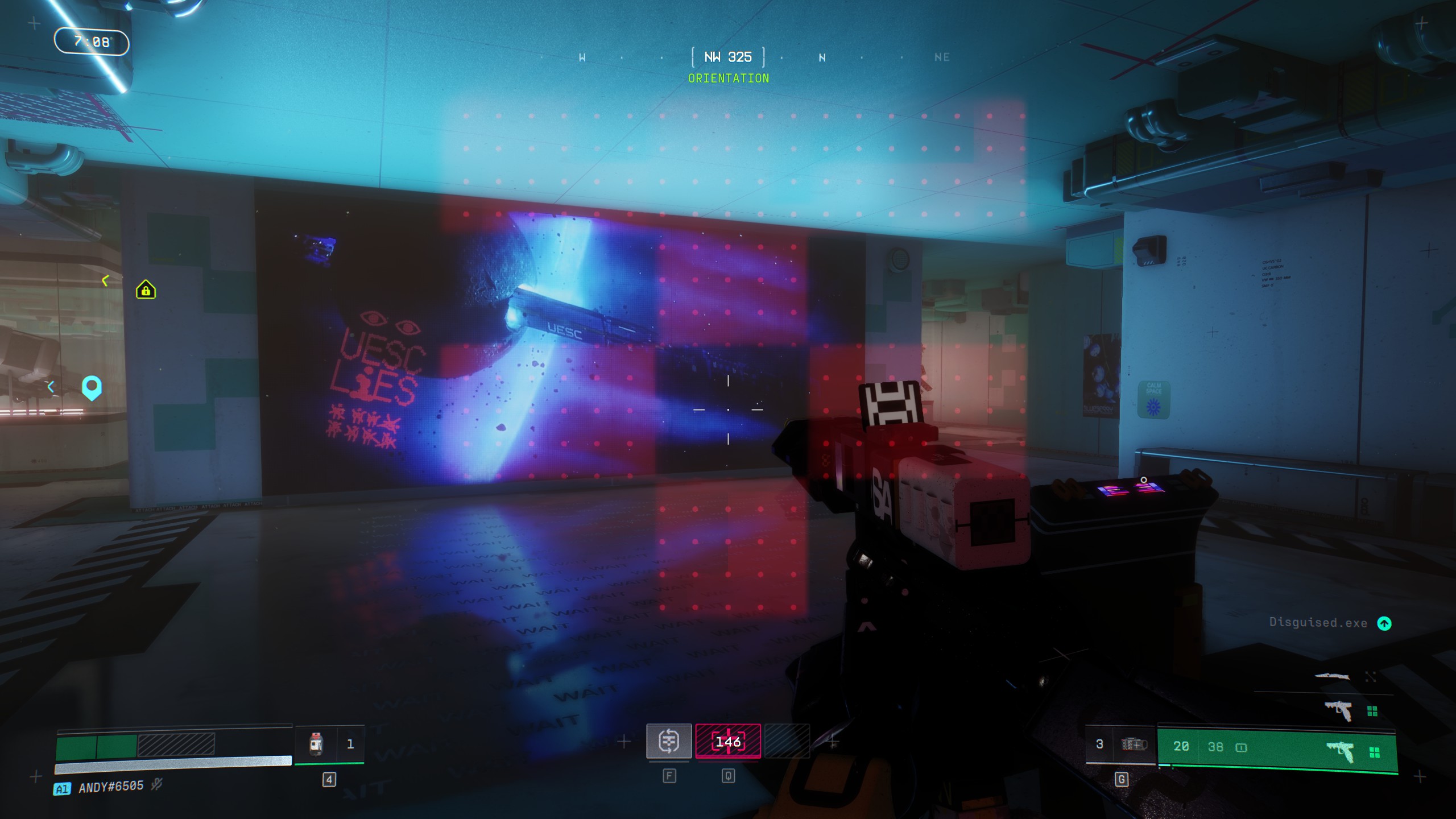Switch to the A1 squad badge tab

pyautogui.click(x=62, y=788)
